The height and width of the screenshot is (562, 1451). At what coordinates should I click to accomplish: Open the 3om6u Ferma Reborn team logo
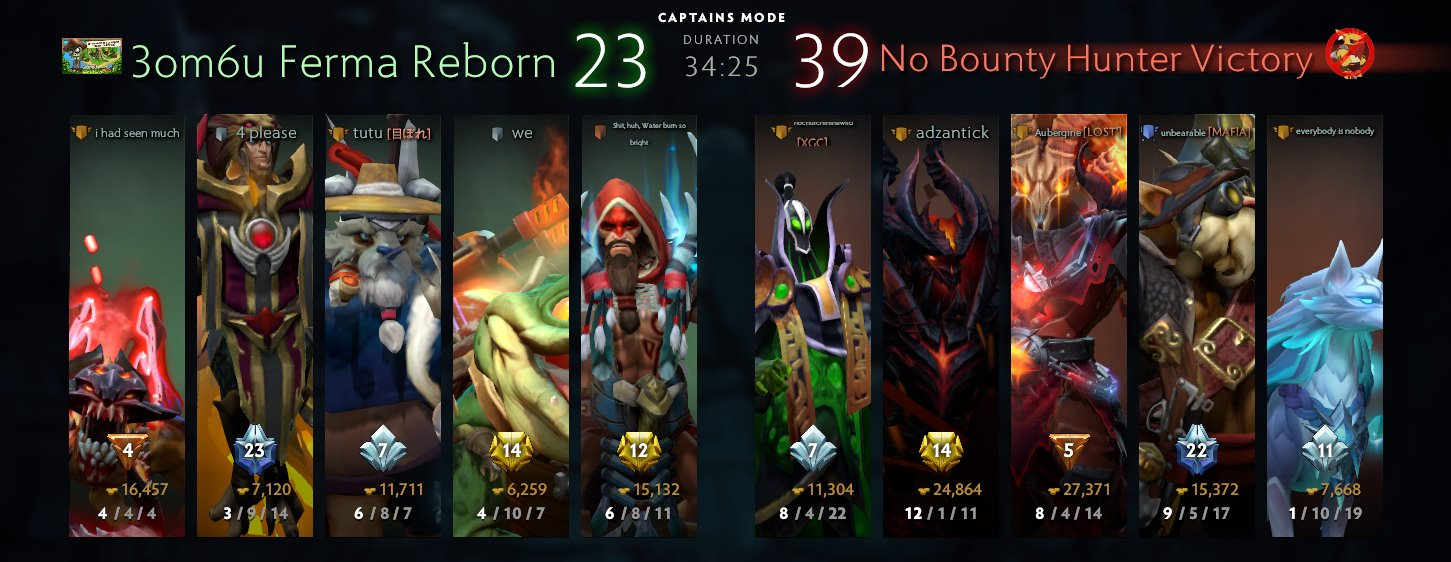(x=92, y=57)
